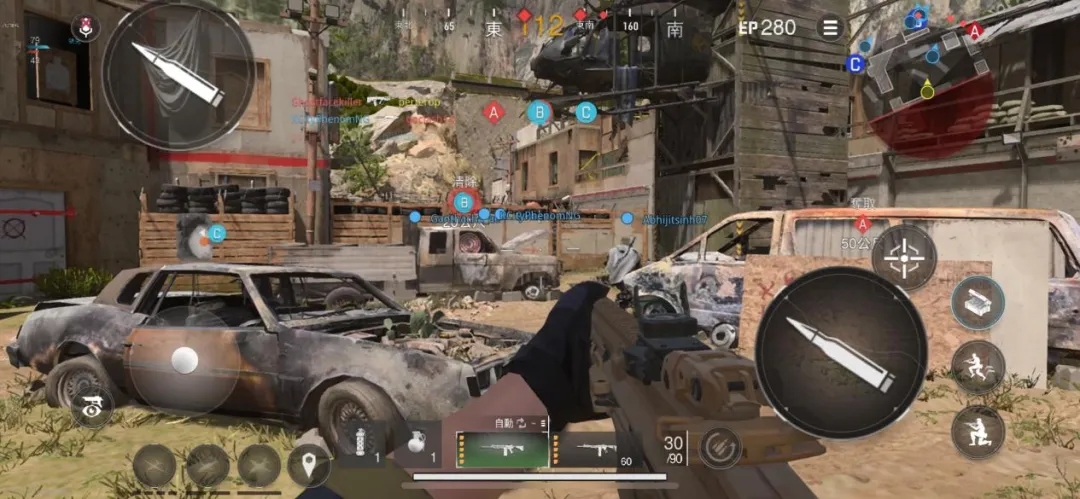Open the hamburger menu next to EP 280
The image size is (1080, 499).
[x=830, y=27]
